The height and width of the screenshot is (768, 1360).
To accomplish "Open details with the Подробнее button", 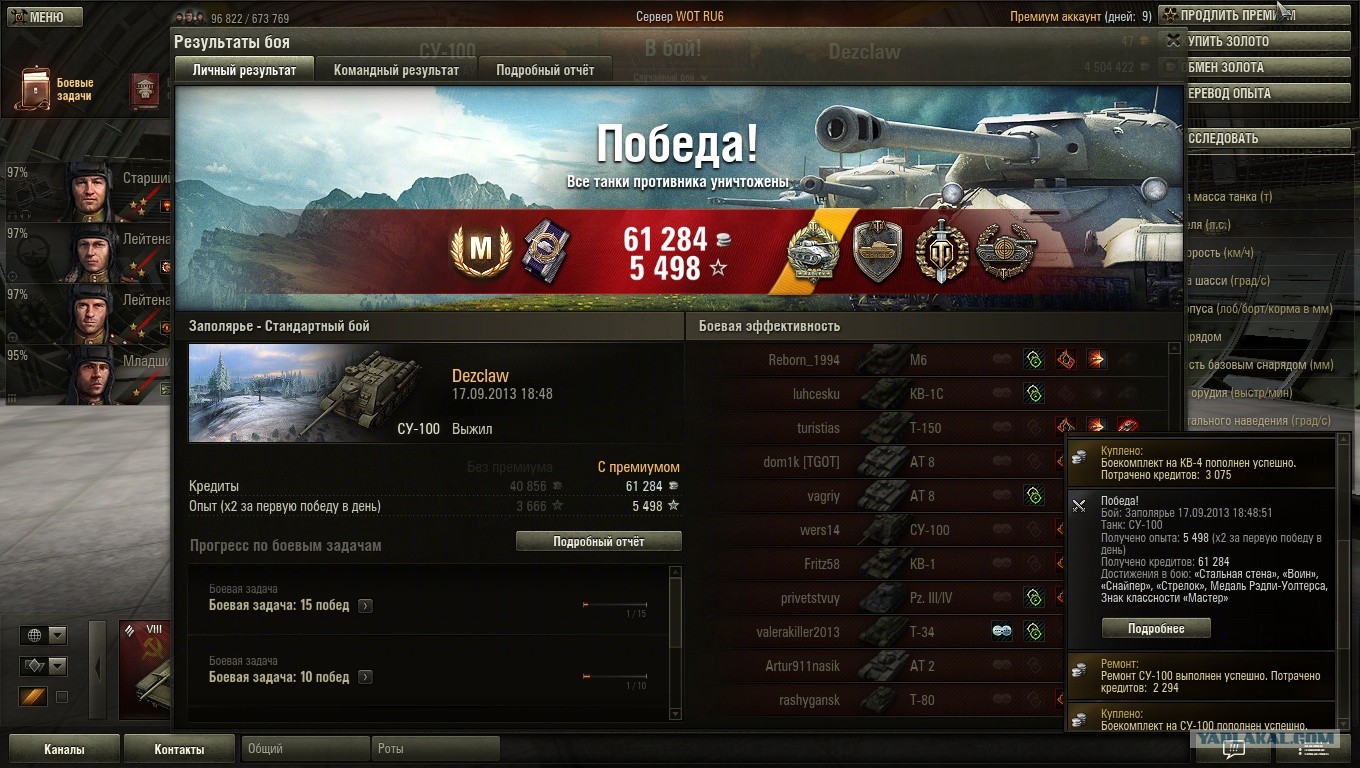I will point(1155,628).
